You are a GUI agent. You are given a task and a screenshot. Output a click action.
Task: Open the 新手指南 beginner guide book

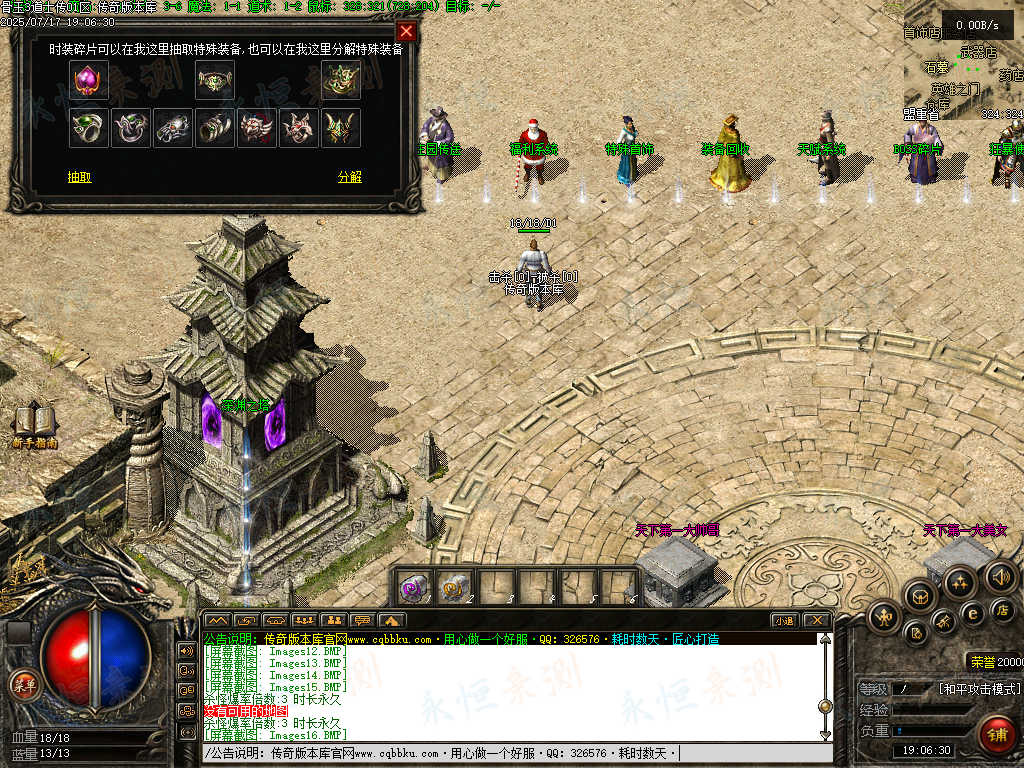click(33, 423)
